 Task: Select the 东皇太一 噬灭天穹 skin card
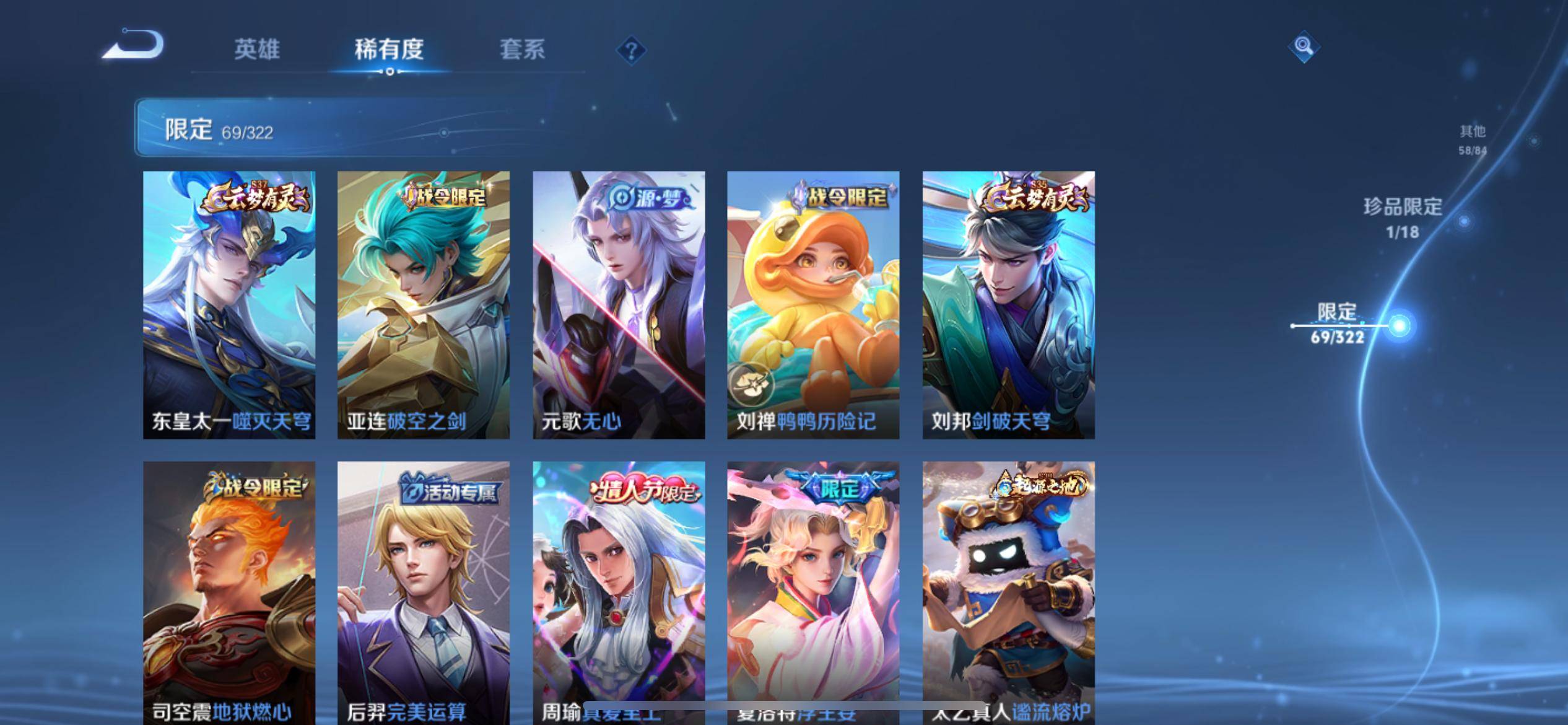[x=229, y=305]
